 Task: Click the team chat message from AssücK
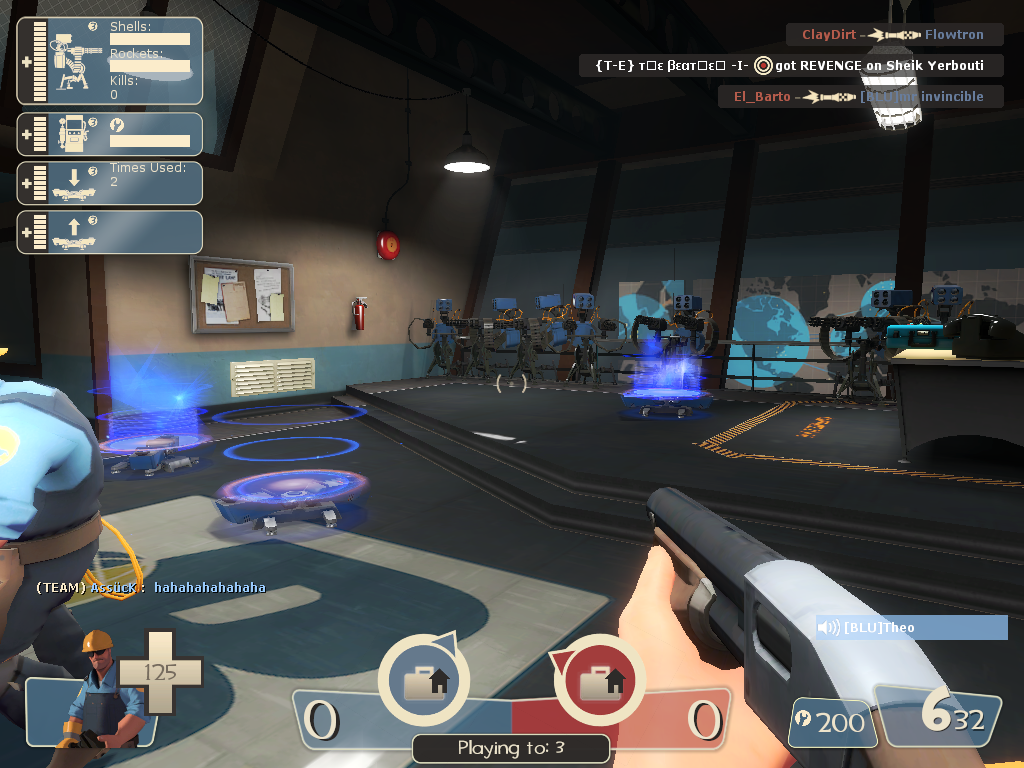click(151, 588)
